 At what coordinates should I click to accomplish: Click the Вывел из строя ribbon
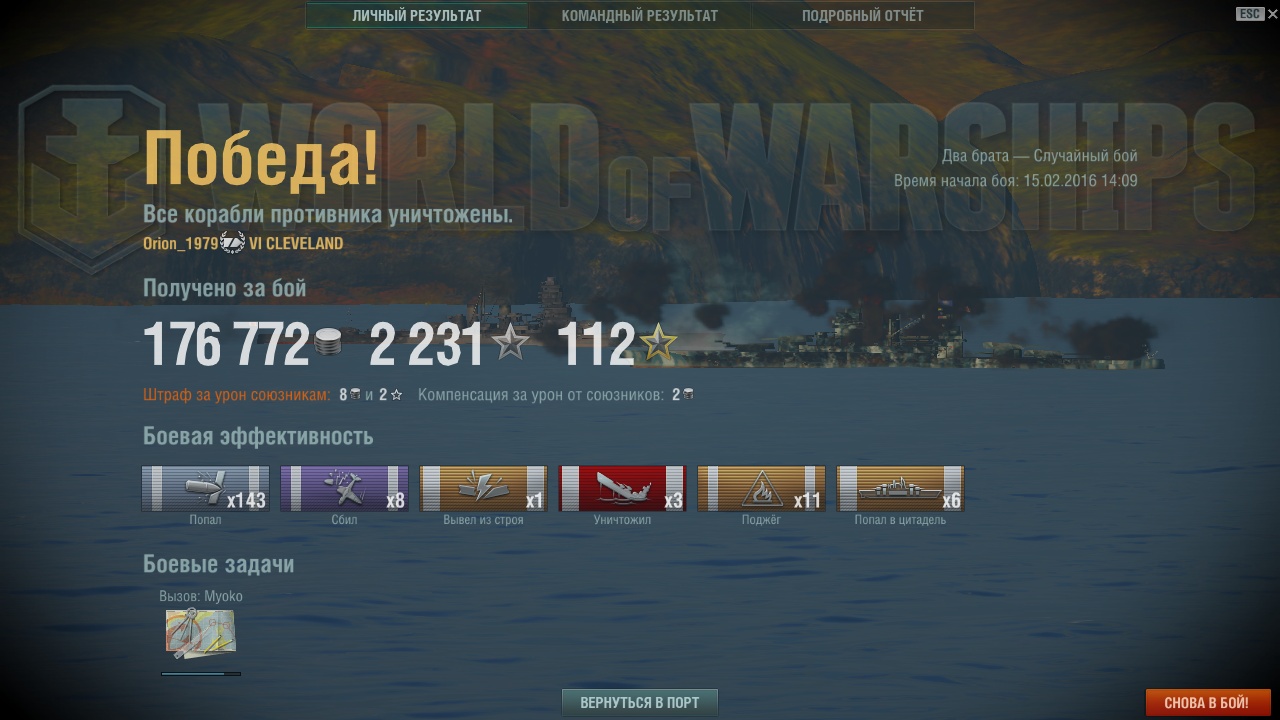(x=483, y=489)
